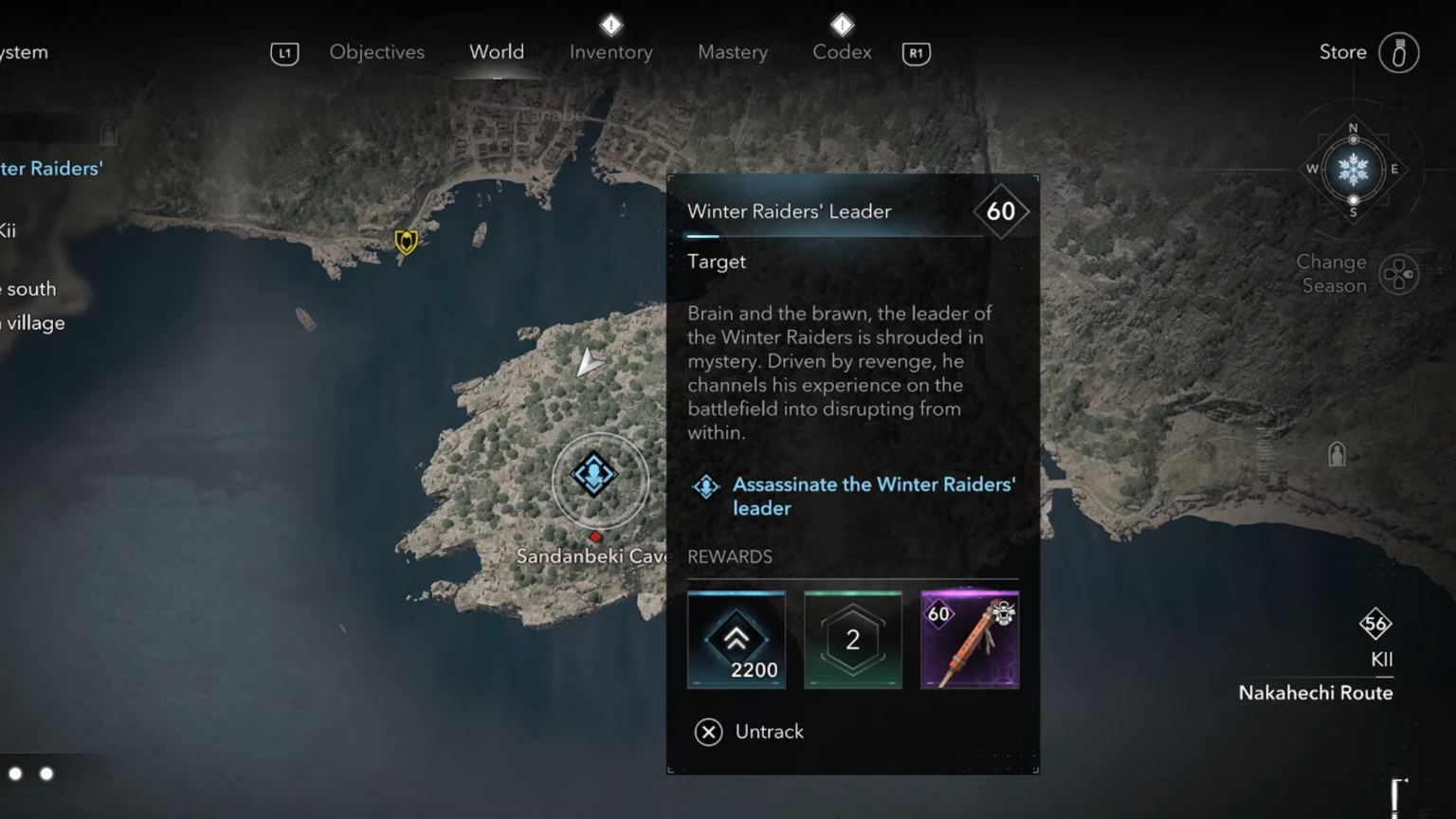The width and height of the screenshot is (1456, 819).
Task: Click the yellow shield marker on the coastline
Action: coord(406,242)
